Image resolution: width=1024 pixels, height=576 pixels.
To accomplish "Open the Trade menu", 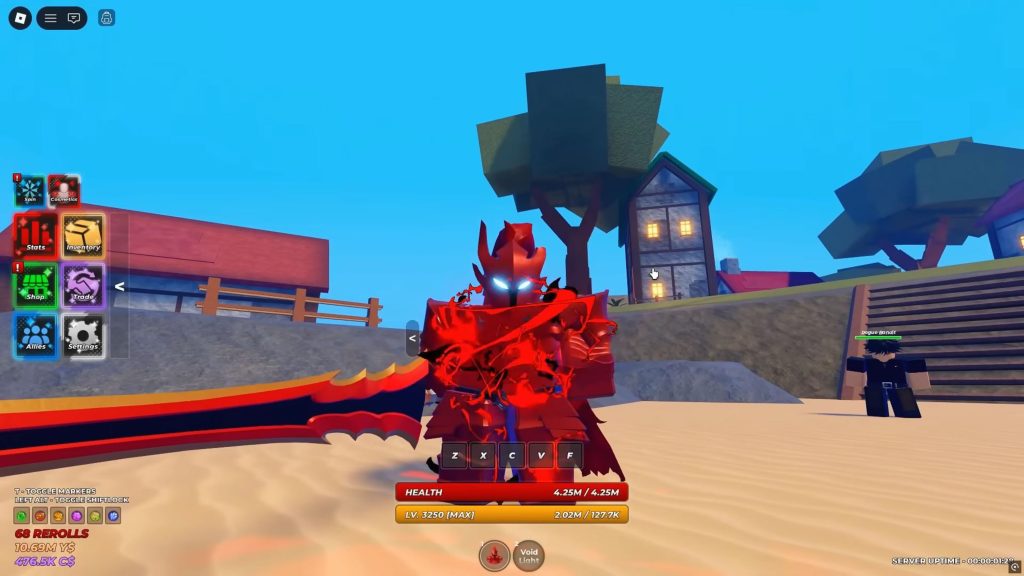I will coord(84,286).
